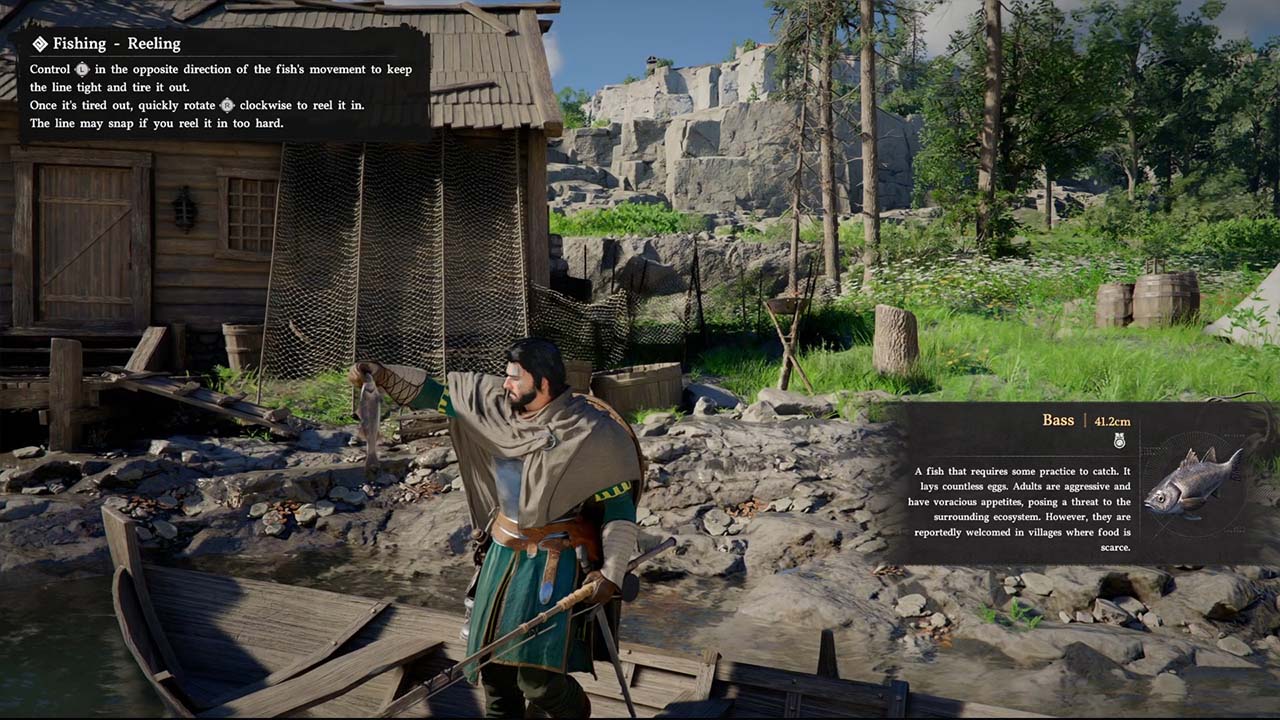
Task: Click the medal icon under the Bass size
Action: tap(1119, 441)
